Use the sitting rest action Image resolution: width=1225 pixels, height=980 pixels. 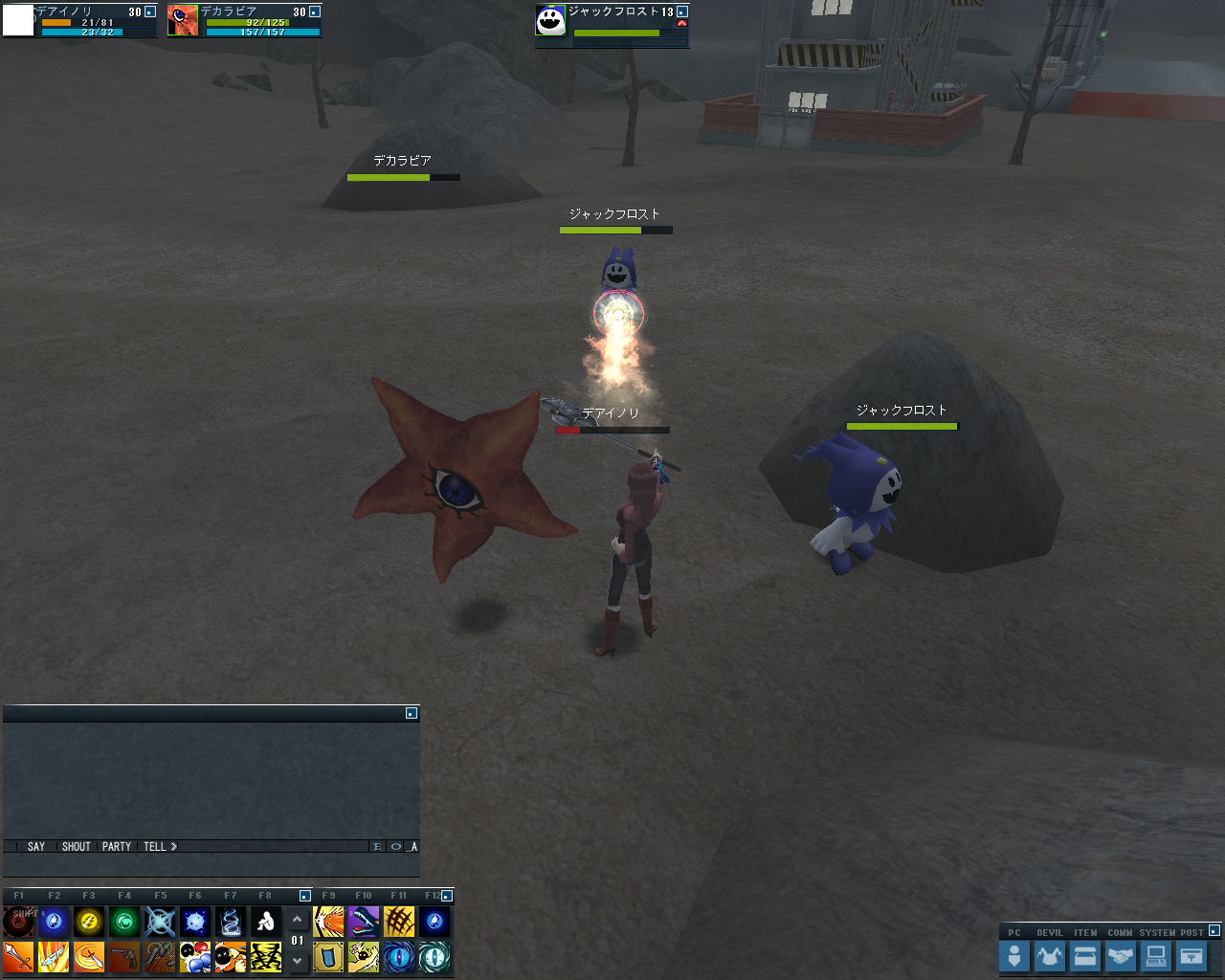(x=266, y=922)
